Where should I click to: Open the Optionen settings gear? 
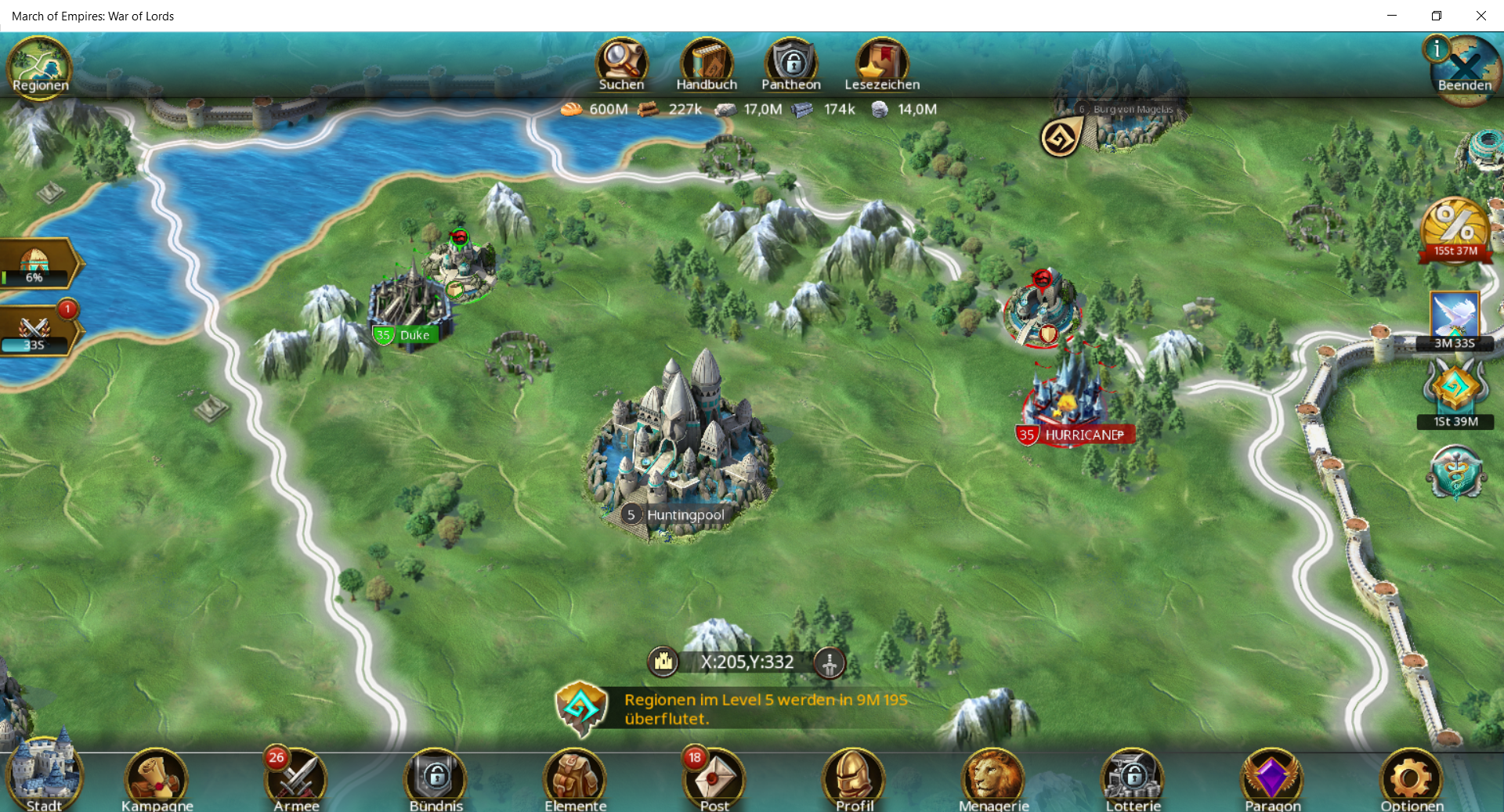coord(1412,780)
